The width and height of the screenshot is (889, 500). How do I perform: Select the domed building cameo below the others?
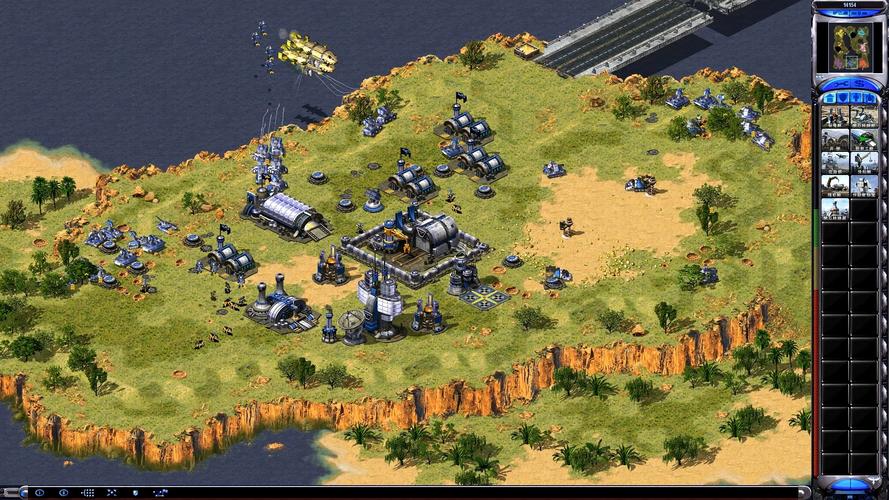tap(835, 209)
